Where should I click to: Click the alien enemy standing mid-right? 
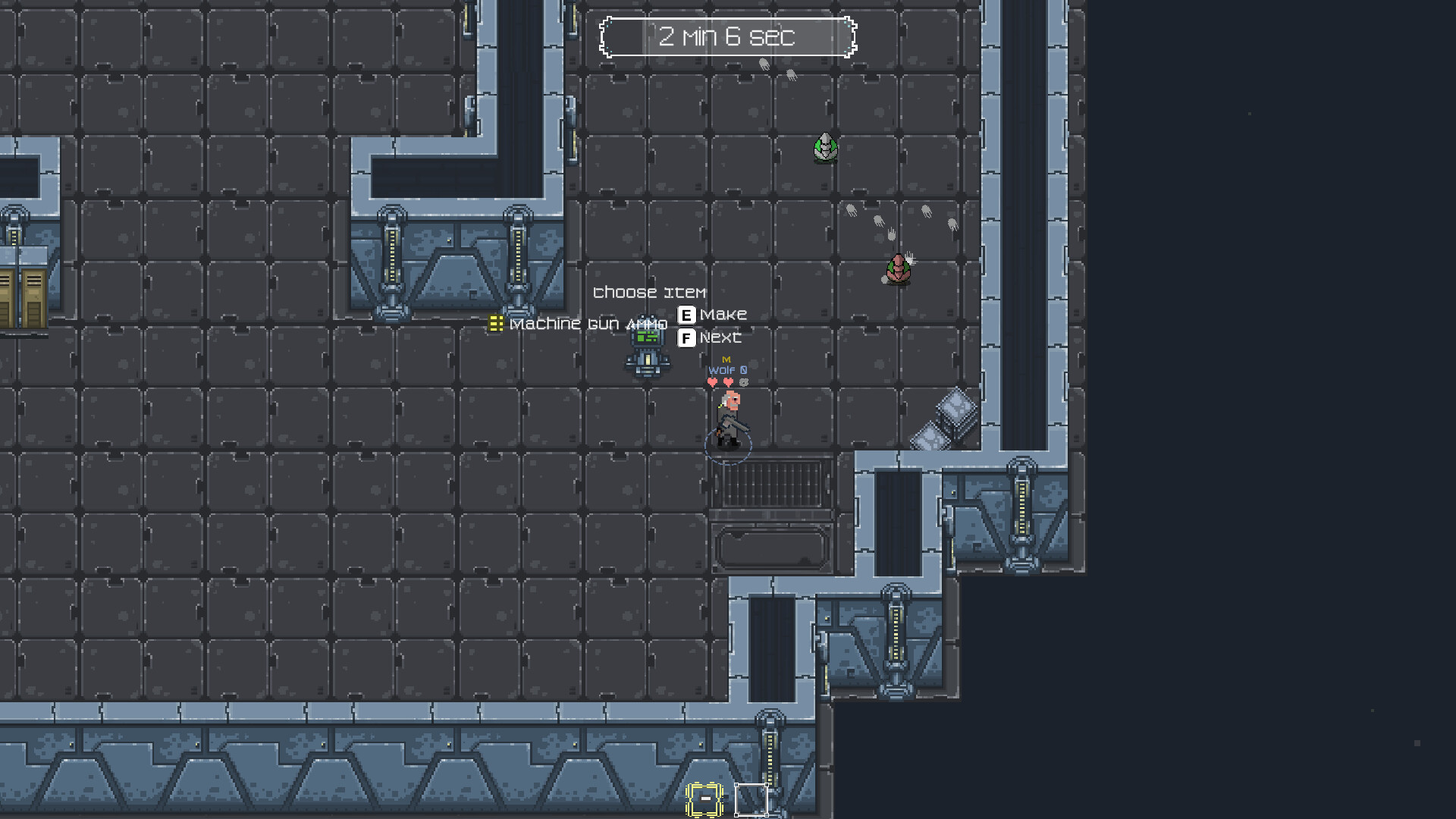pyautogui.click(x=899, y=269)
